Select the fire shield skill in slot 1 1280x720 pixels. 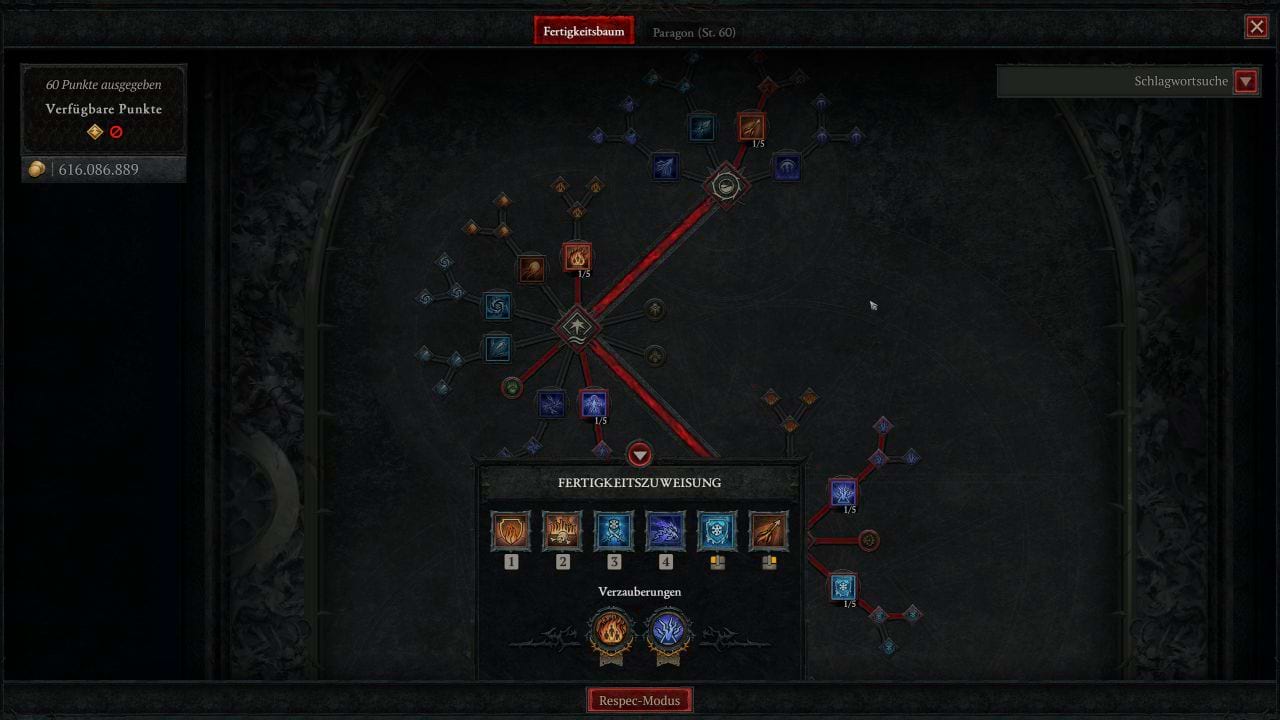pyautogui.click(x=511, y=531)
